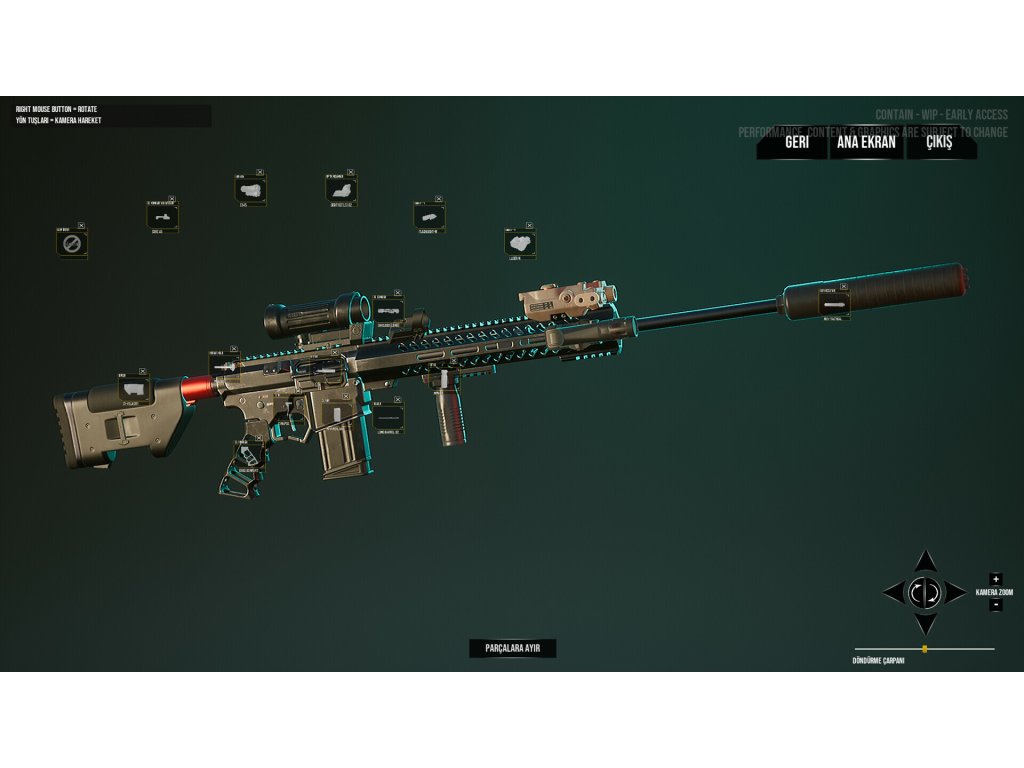
Task: Select the empty slot with prohibited symbol
Action: click(x=71, y=243)
